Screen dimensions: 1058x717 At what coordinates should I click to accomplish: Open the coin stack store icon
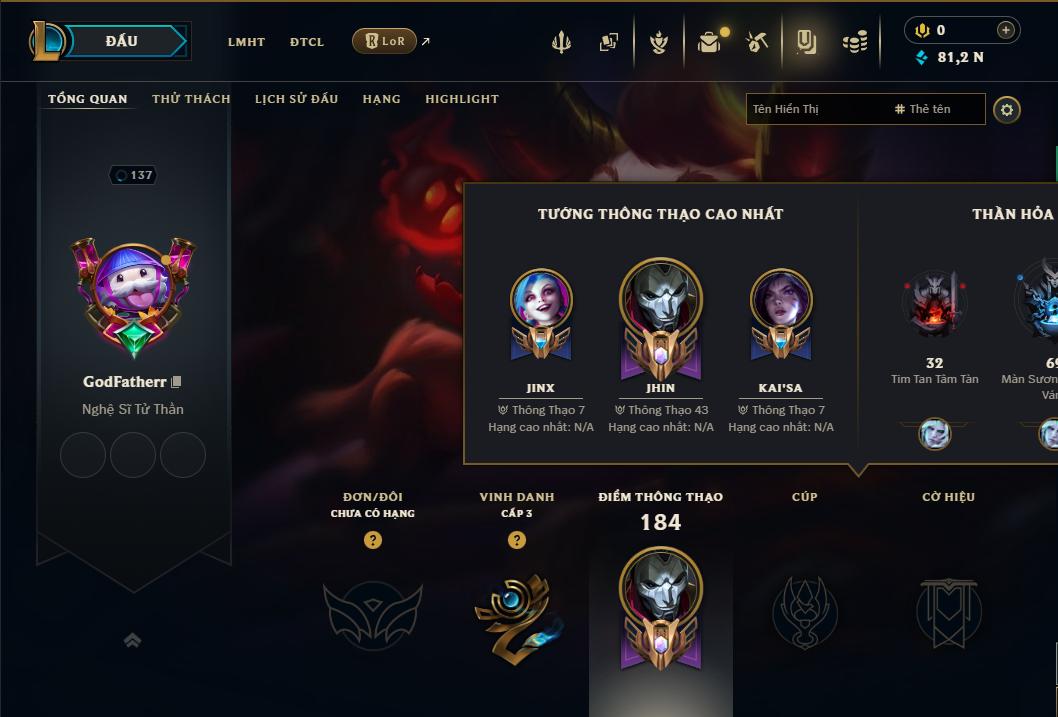point(854,42)
